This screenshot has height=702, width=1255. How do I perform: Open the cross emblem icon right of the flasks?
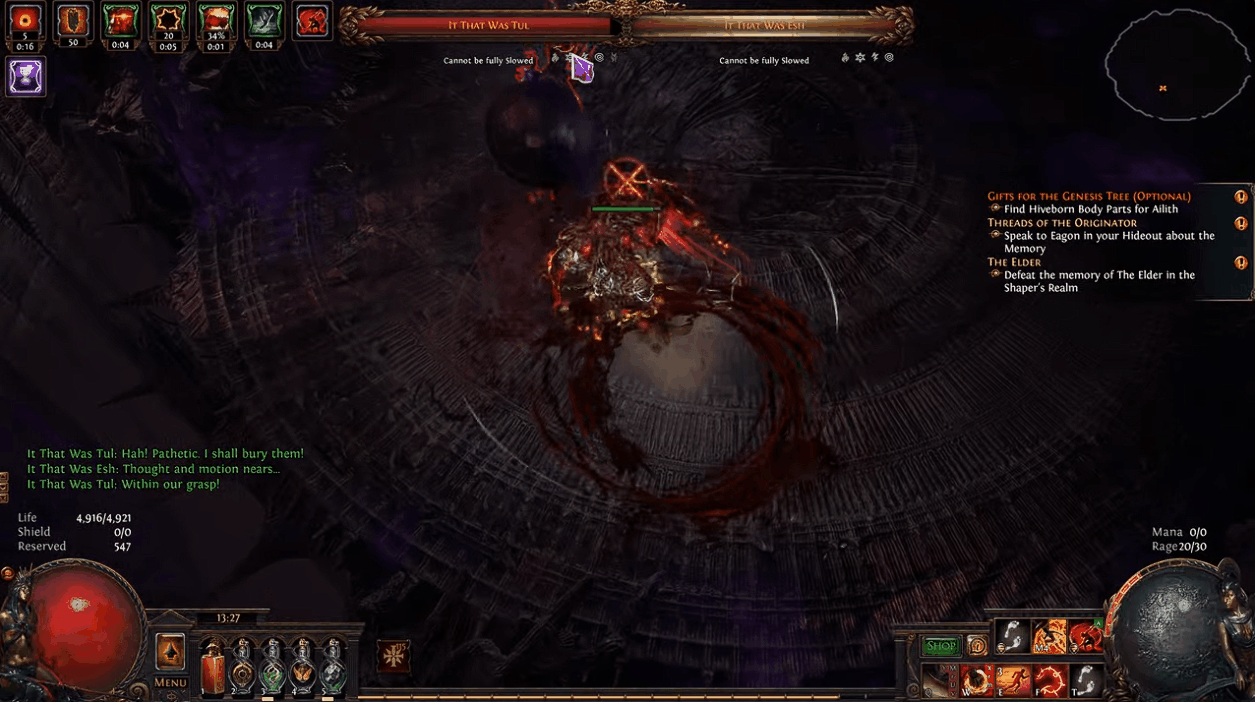(393, 657)
